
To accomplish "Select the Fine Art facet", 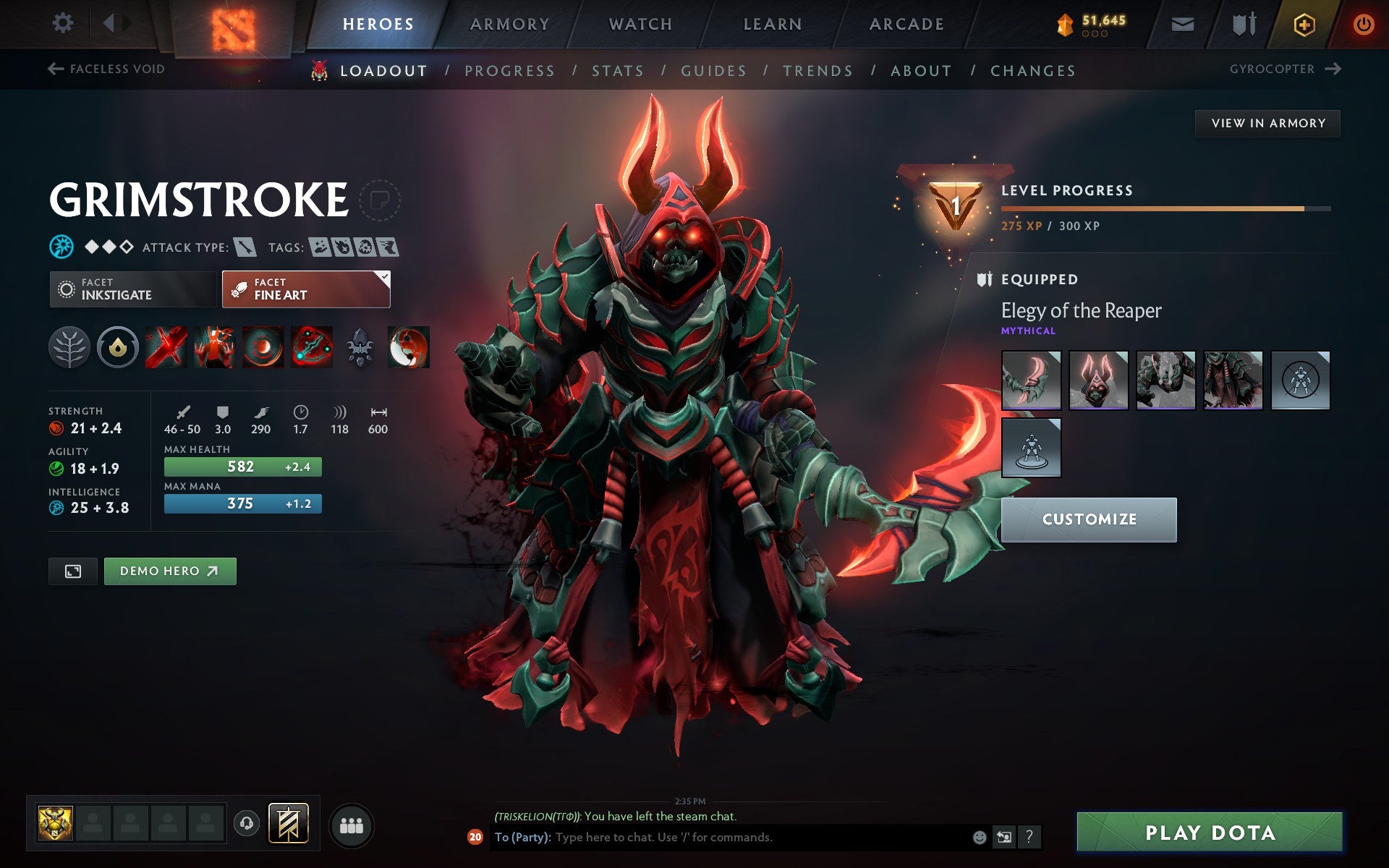I will (x=304, y=289).
